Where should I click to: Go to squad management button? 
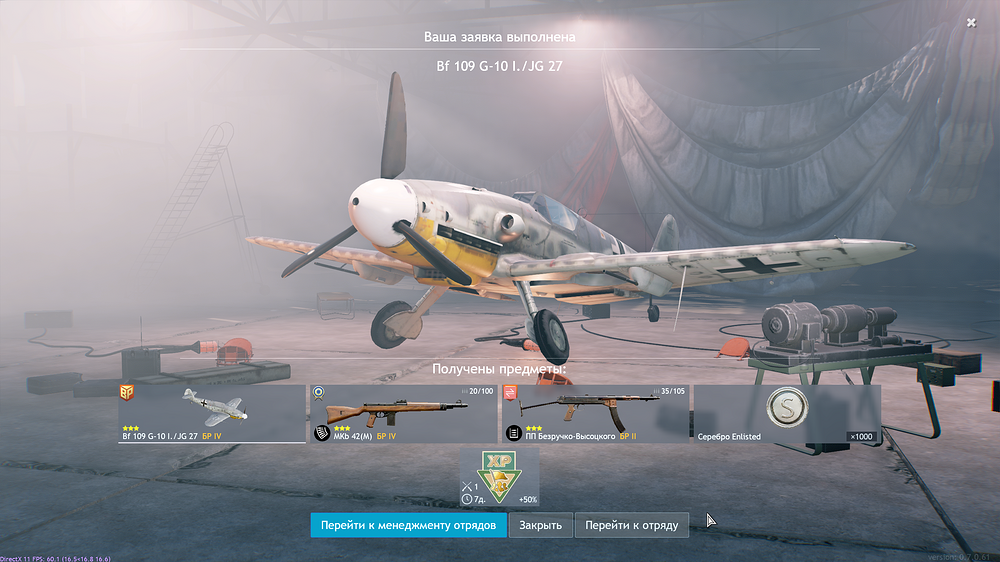[x=408, y=525]
